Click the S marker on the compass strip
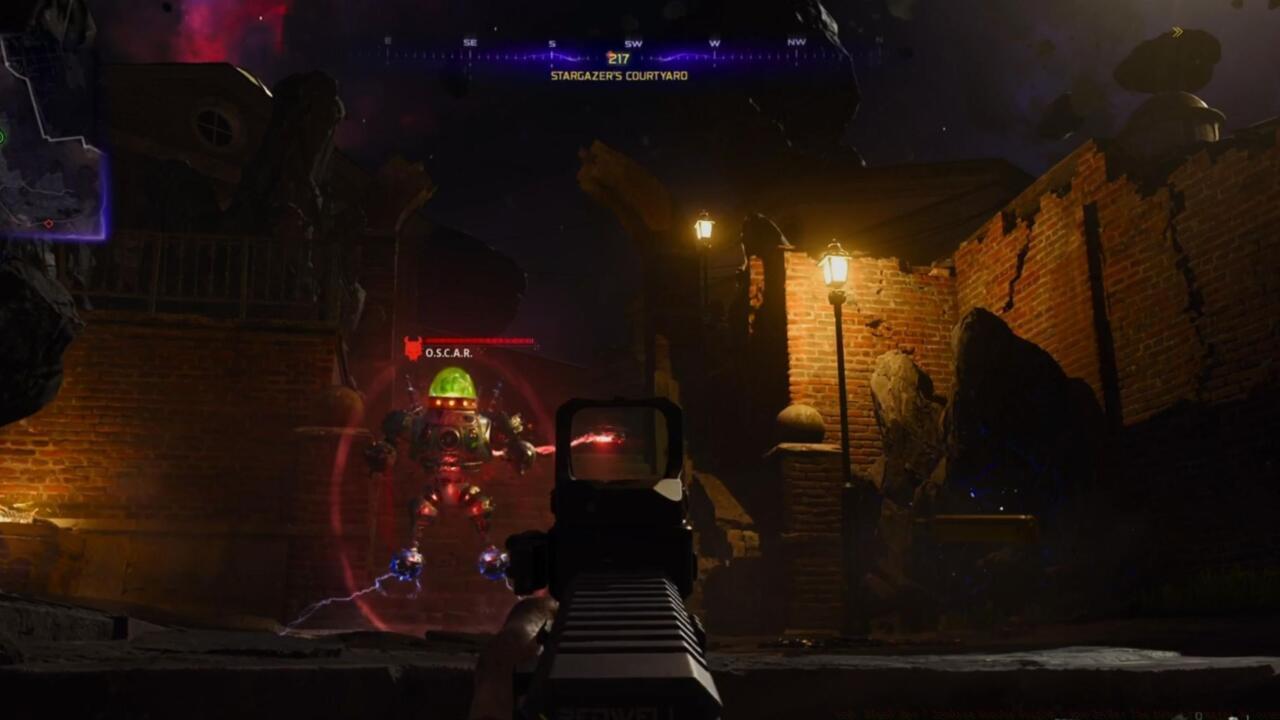1280x720 pixels. click(552, 42)
